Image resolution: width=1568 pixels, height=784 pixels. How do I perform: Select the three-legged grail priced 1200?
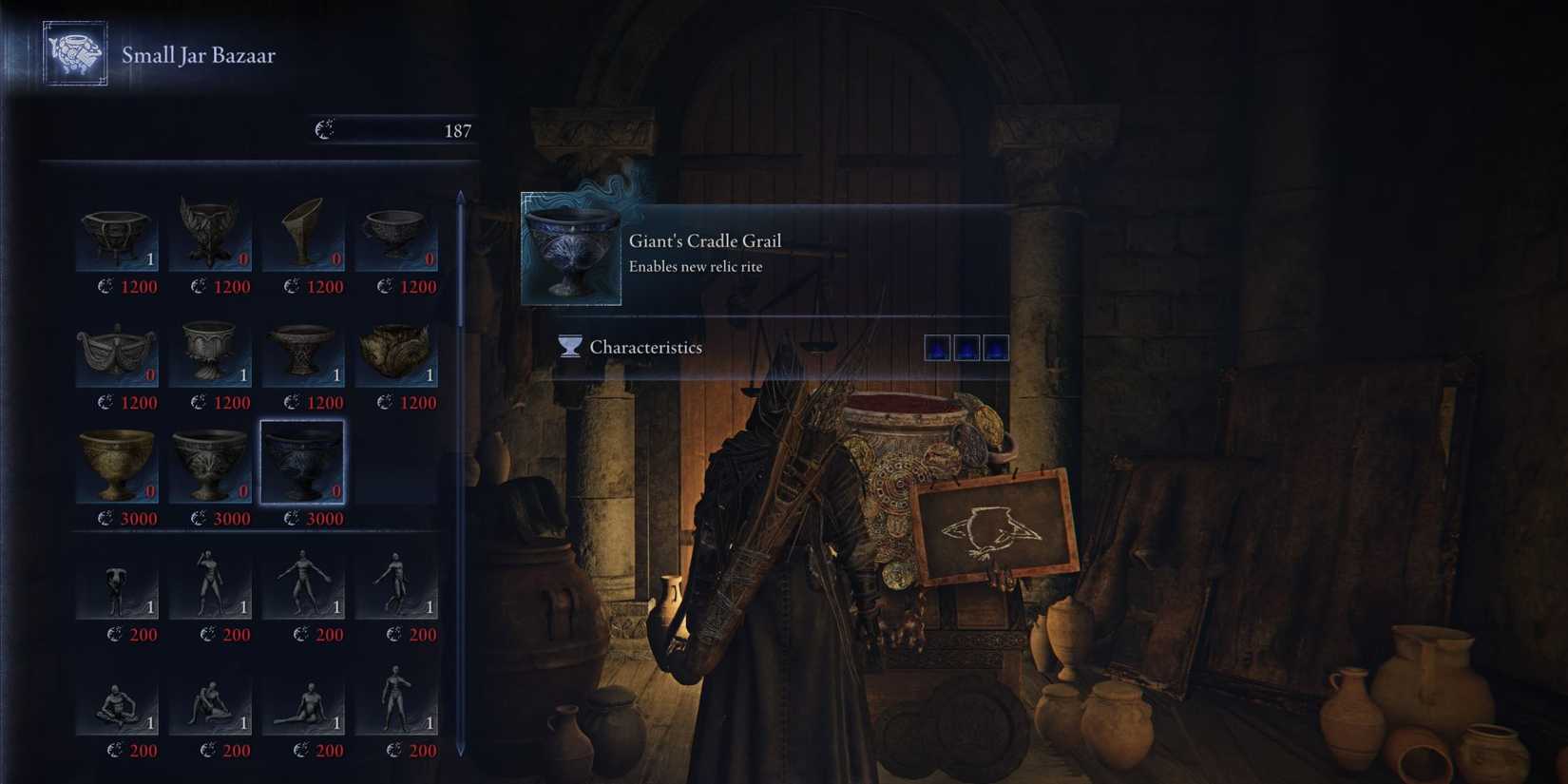[116, 231]
